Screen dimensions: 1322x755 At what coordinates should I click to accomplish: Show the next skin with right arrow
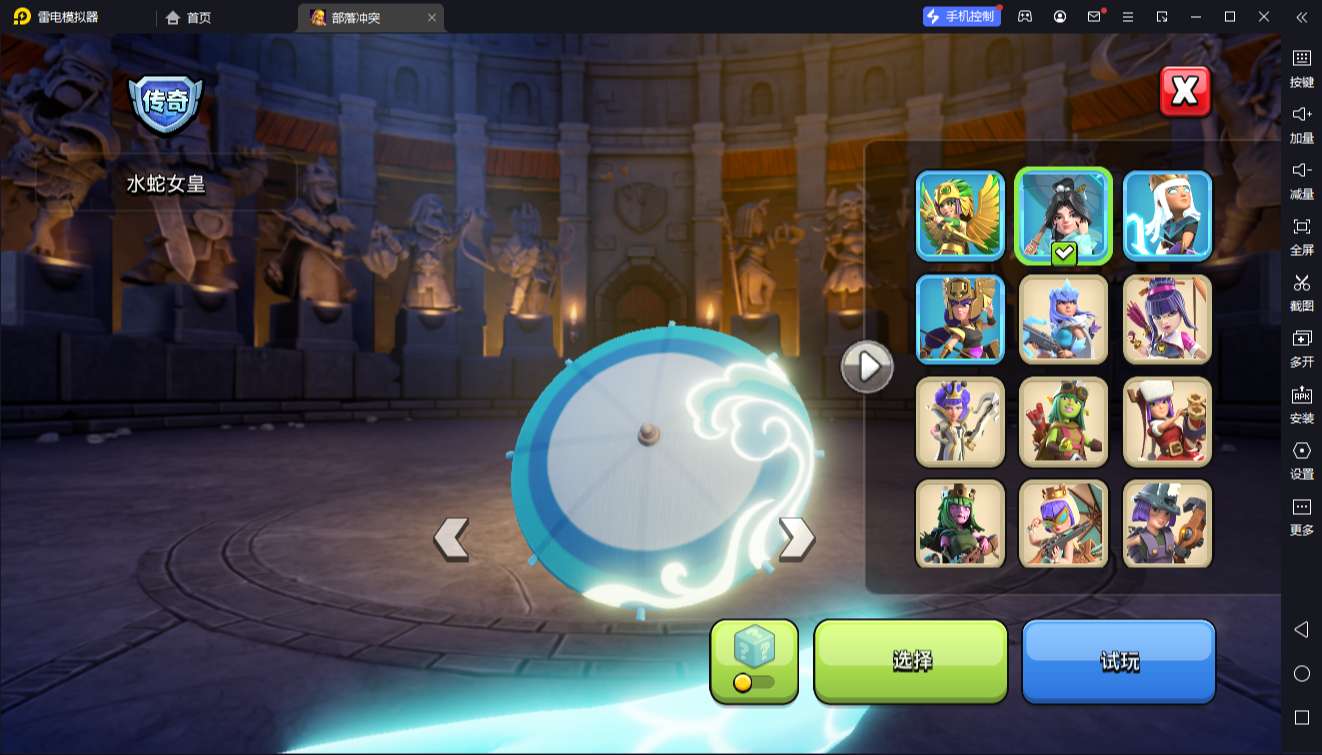tap(796, 538)
